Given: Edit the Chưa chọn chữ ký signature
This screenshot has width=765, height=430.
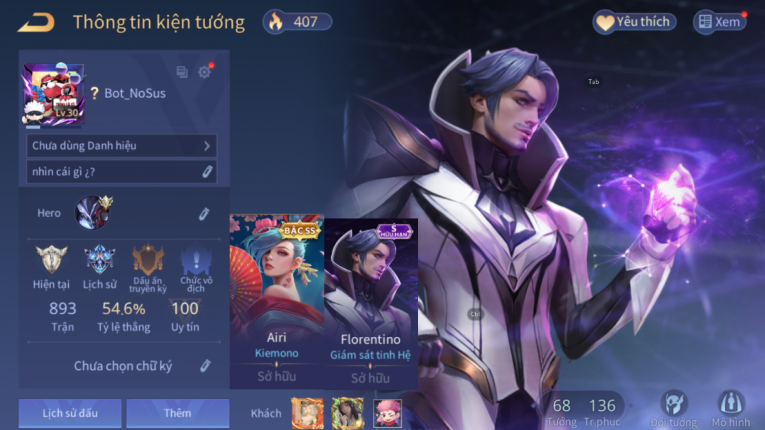Looking at the screenshot, I should point(205,366).
